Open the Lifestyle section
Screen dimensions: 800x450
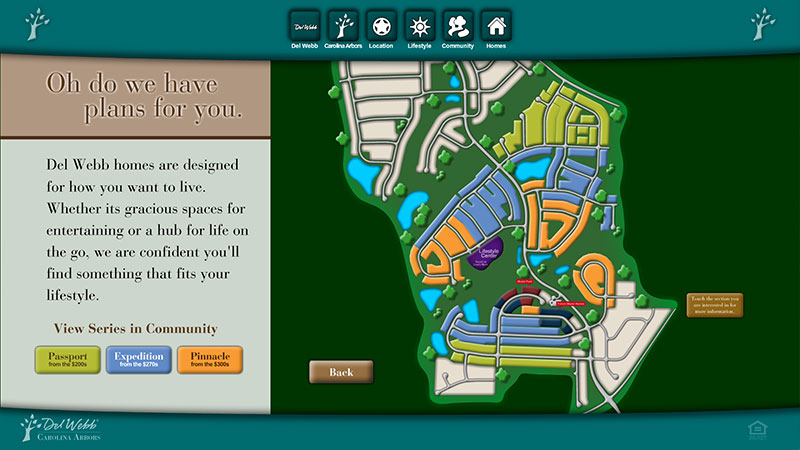(420, 25)
